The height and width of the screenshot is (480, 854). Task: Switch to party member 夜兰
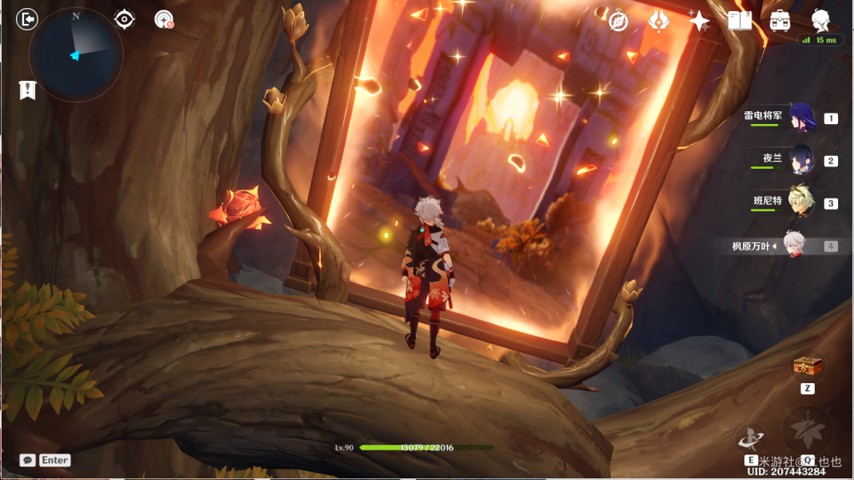pos(801,159)
